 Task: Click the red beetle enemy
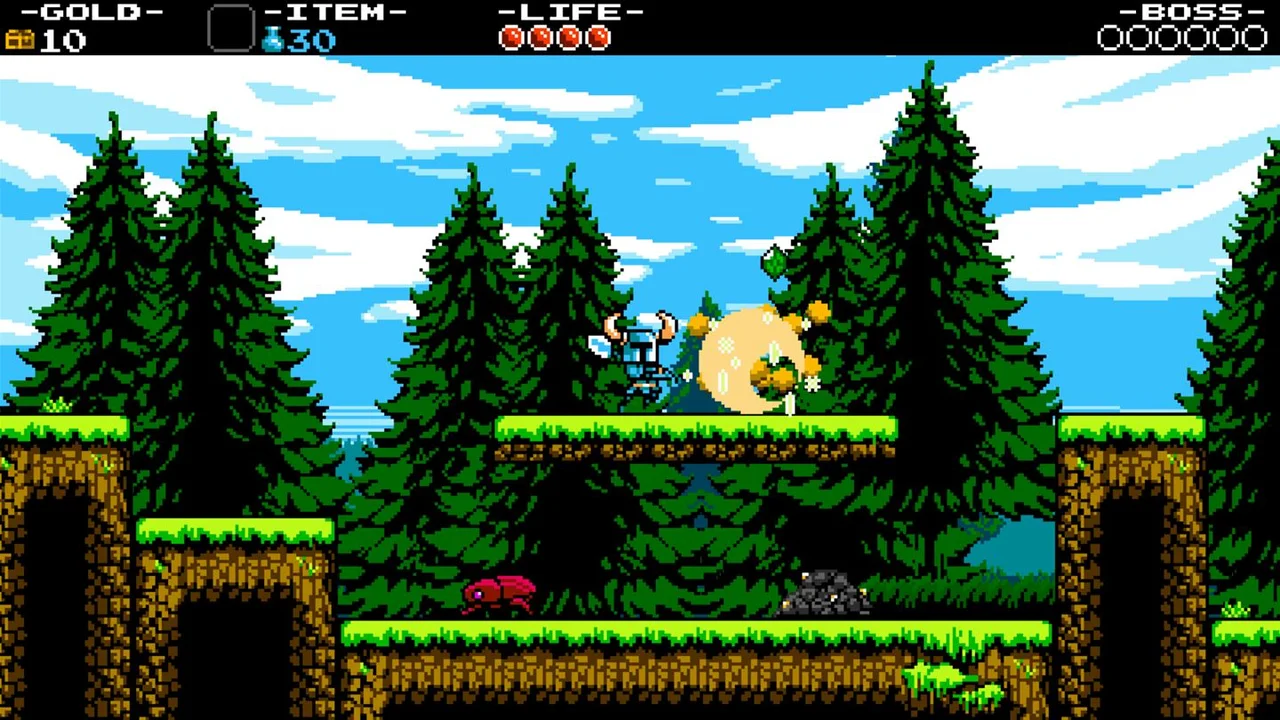tap(498, 592)
